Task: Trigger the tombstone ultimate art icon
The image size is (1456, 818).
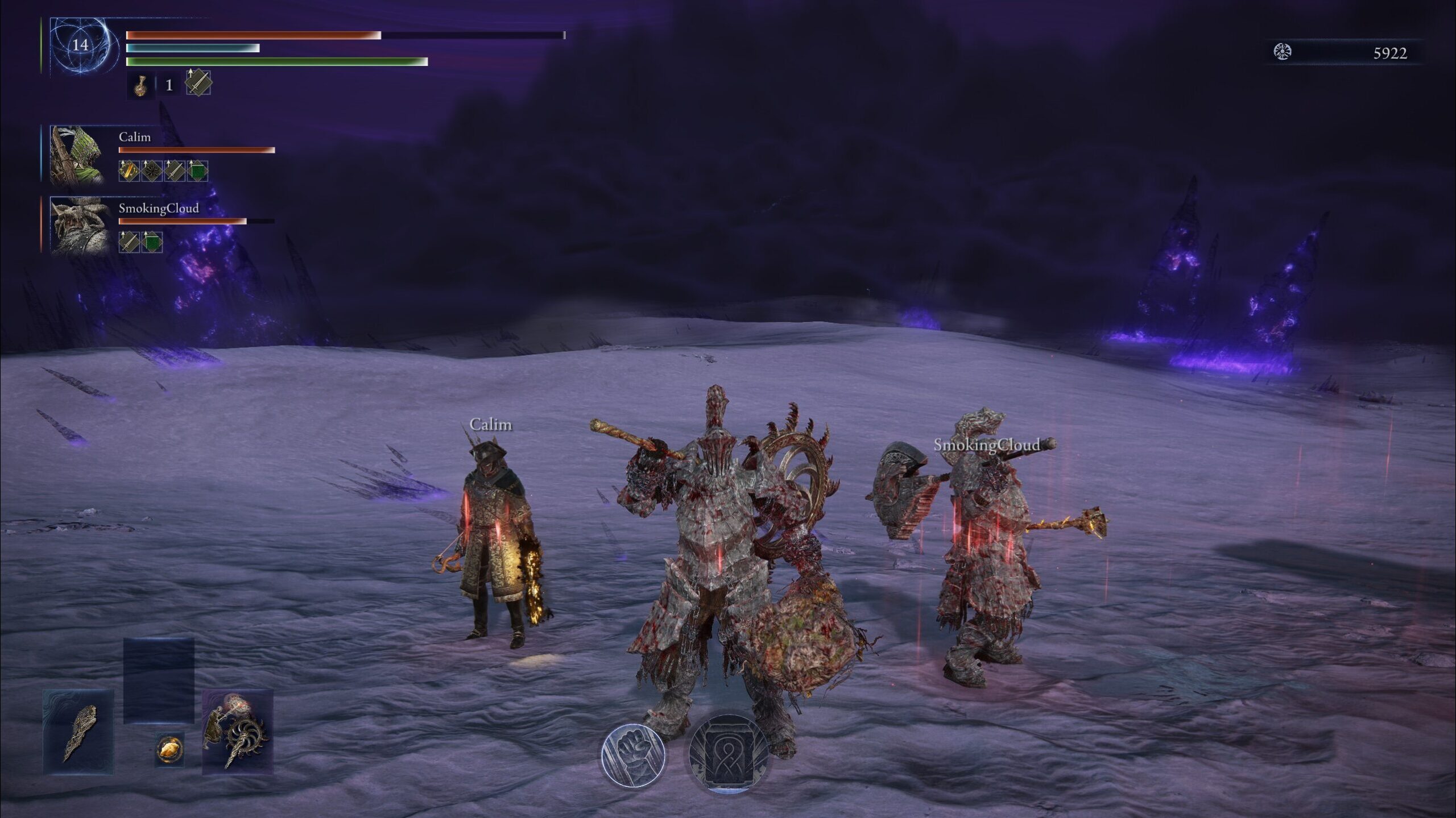Action: pyautogui.click(x=727, y=754)
